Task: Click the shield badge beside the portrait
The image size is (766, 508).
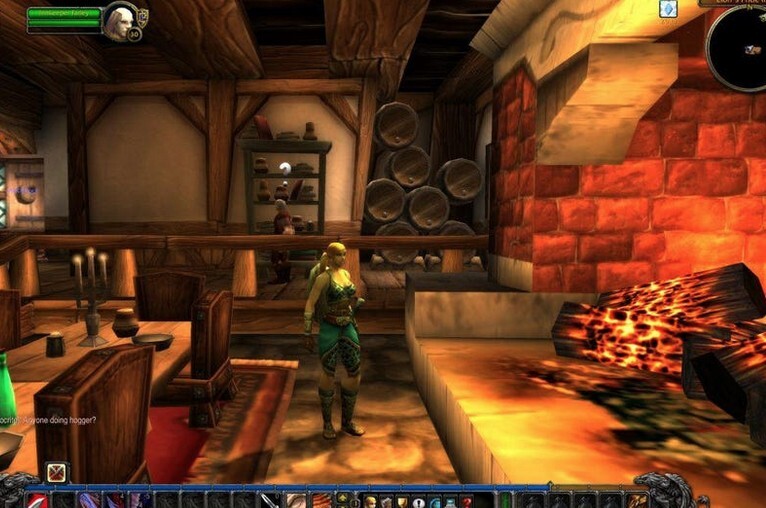Action: coord(143,15)
